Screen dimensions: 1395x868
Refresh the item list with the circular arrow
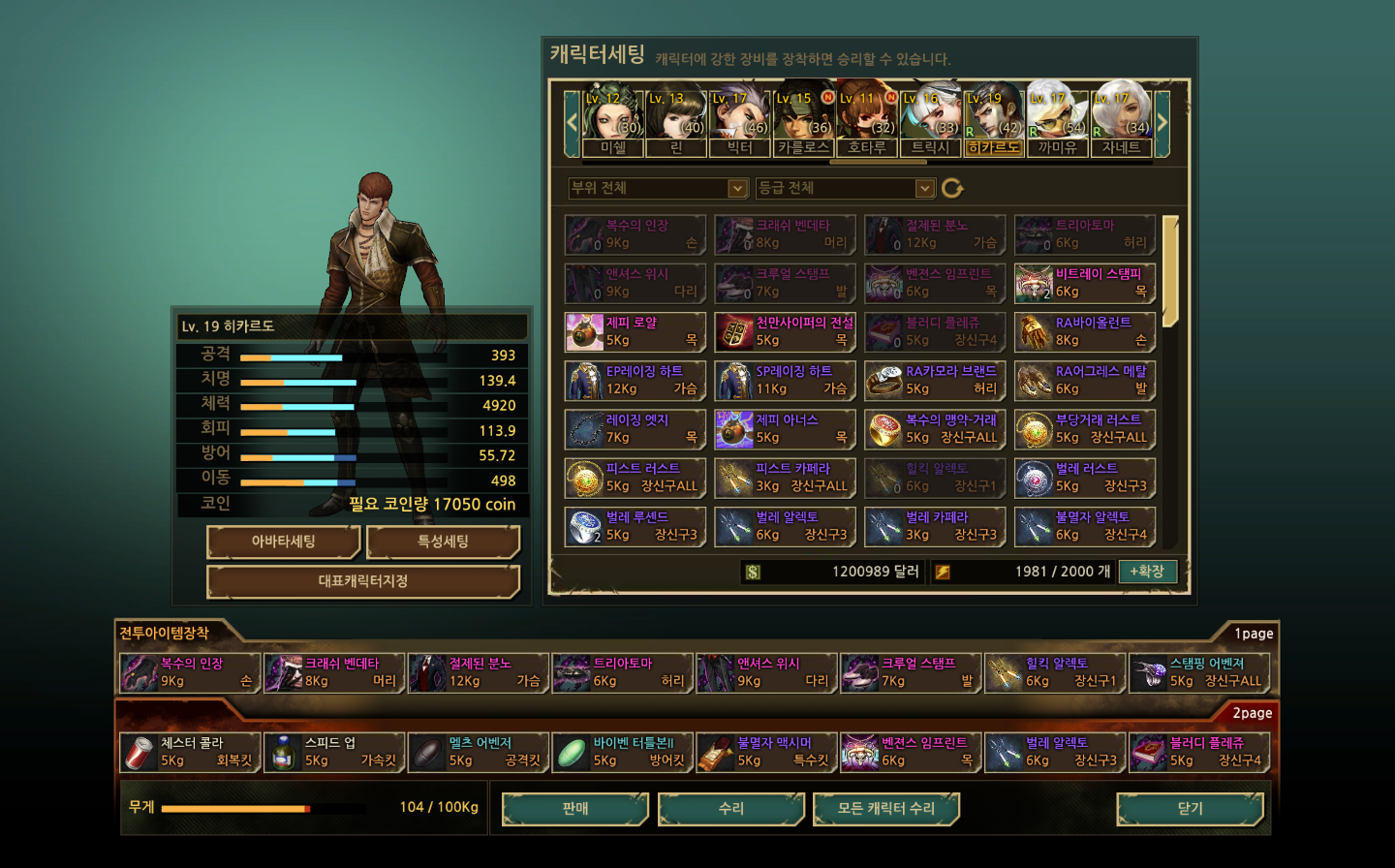click(952, 188)
